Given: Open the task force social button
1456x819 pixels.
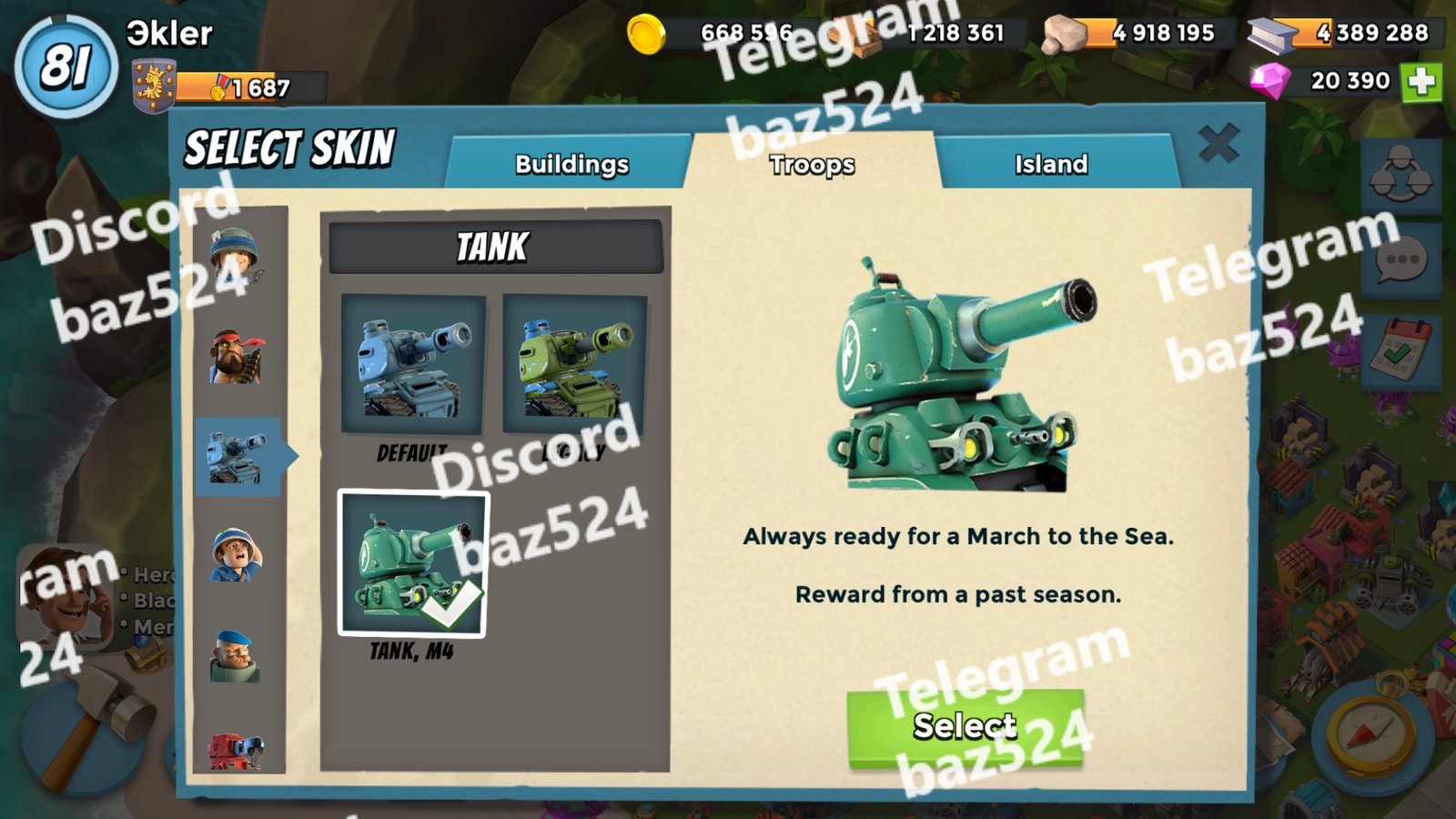Looking at the screenshot, I should 1401,175.
